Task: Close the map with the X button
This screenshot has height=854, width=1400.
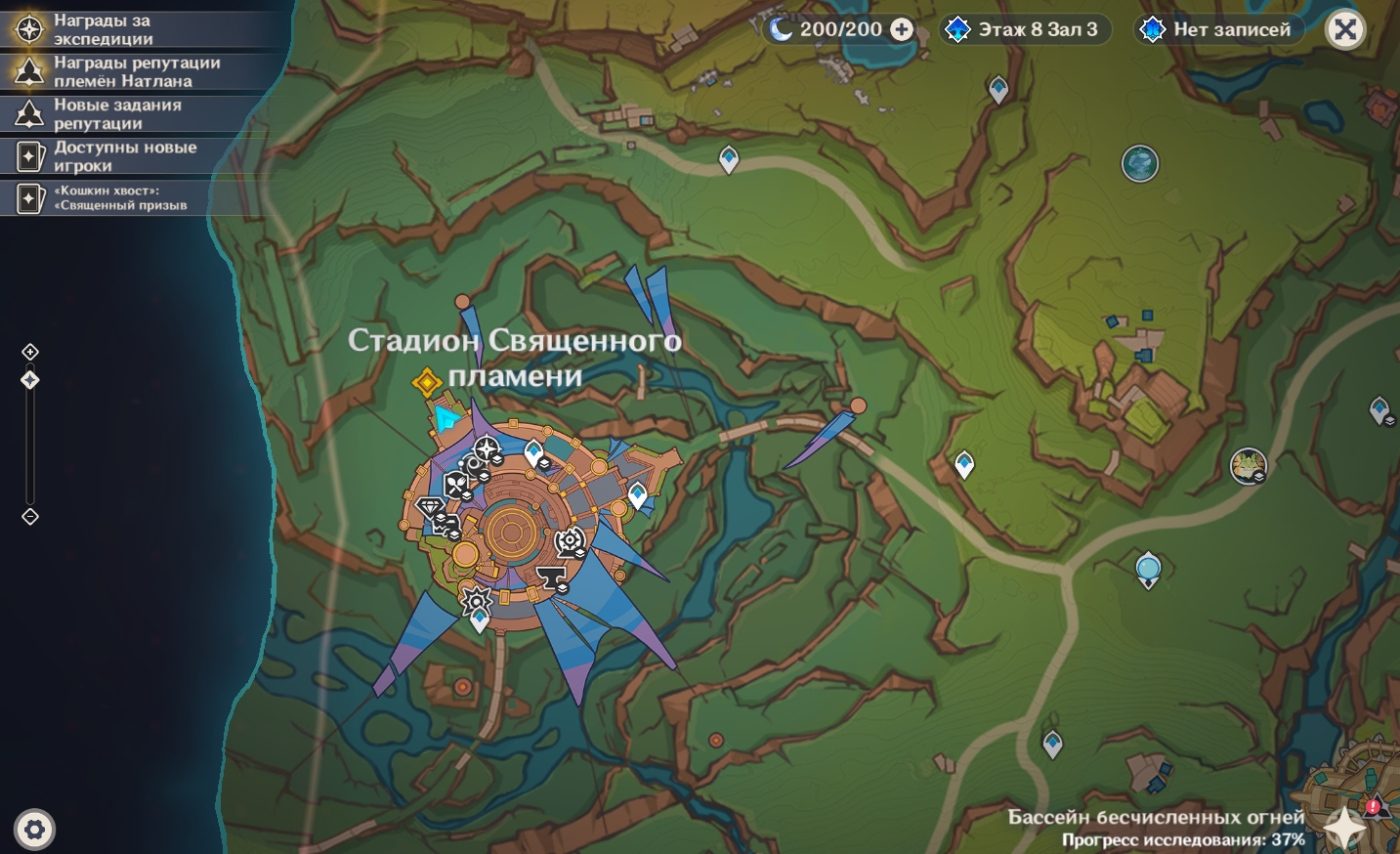Action: tap(1345, 30)
